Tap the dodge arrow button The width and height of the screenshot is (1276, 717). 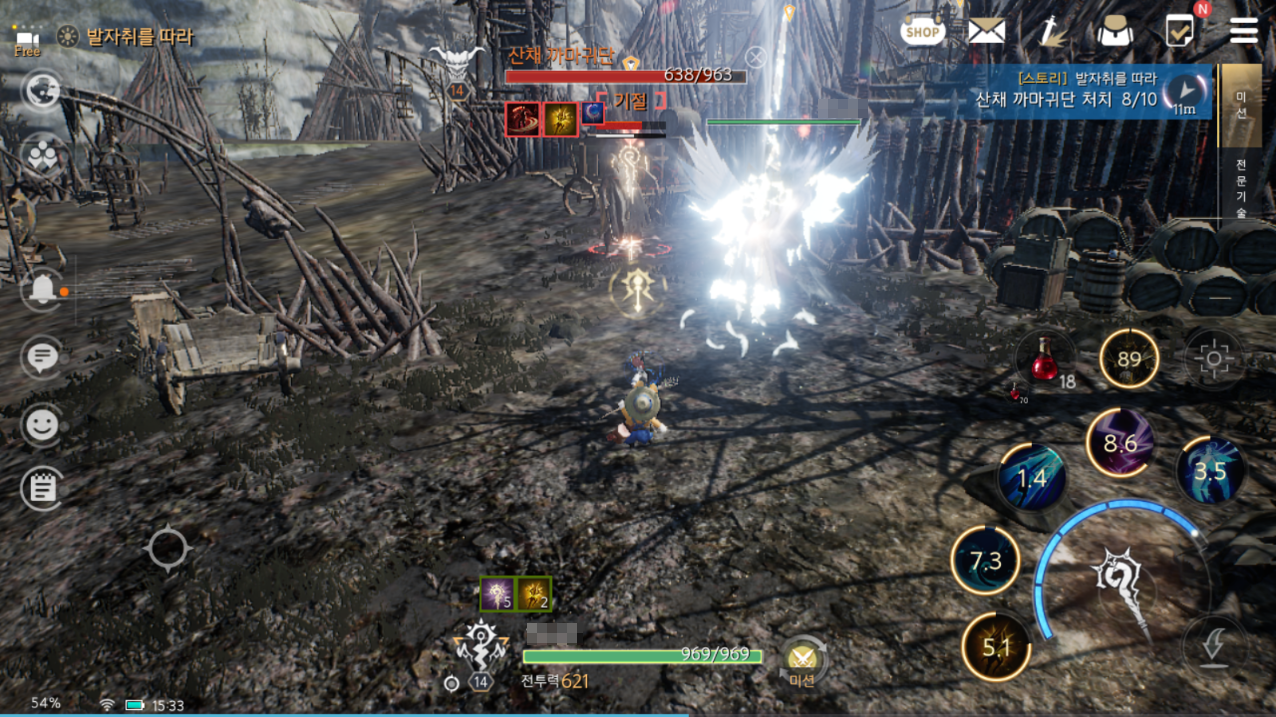tap(1213, 645)
